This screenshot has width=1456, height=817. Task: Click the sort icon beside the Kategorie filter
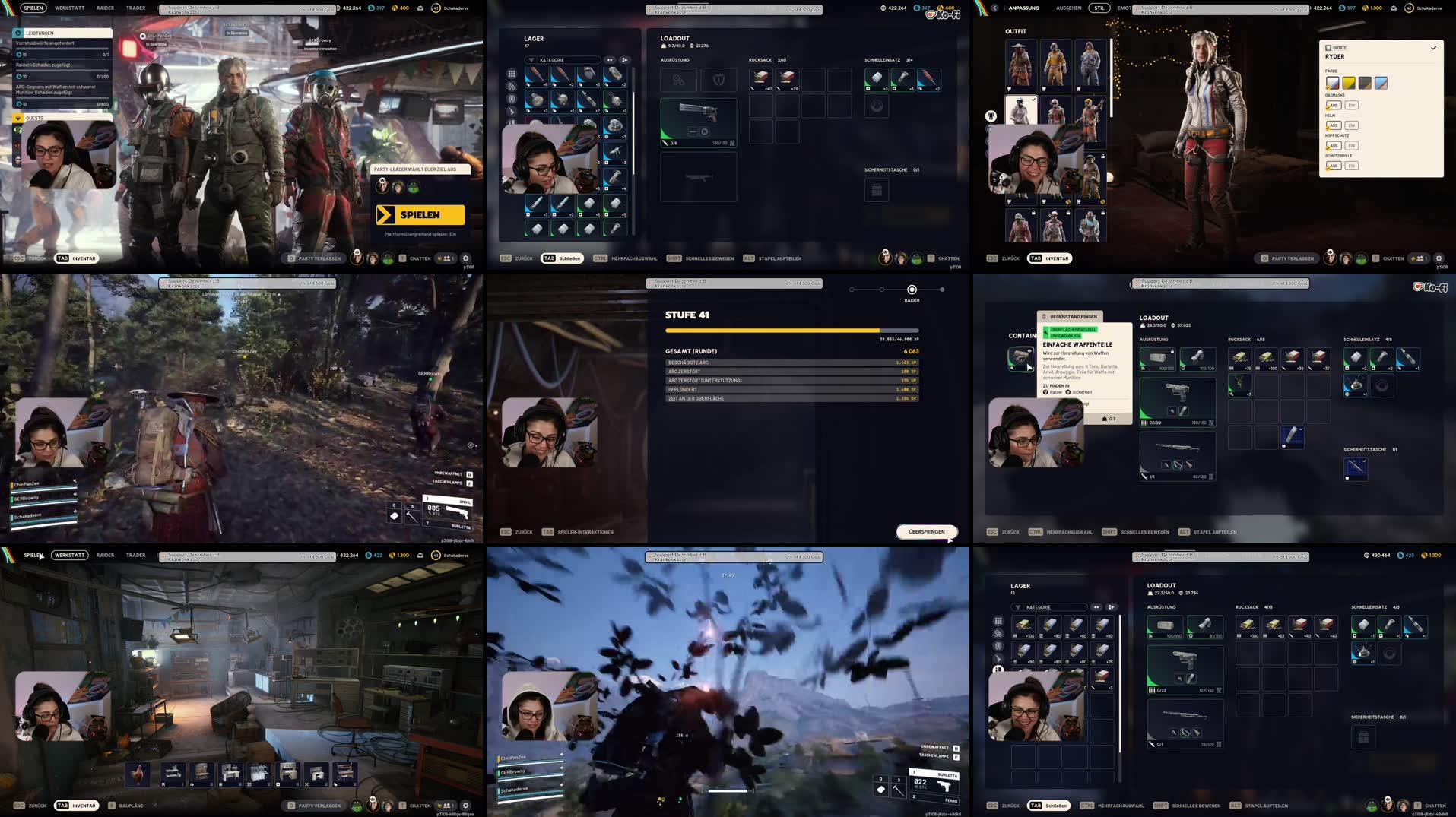(608, 59)
